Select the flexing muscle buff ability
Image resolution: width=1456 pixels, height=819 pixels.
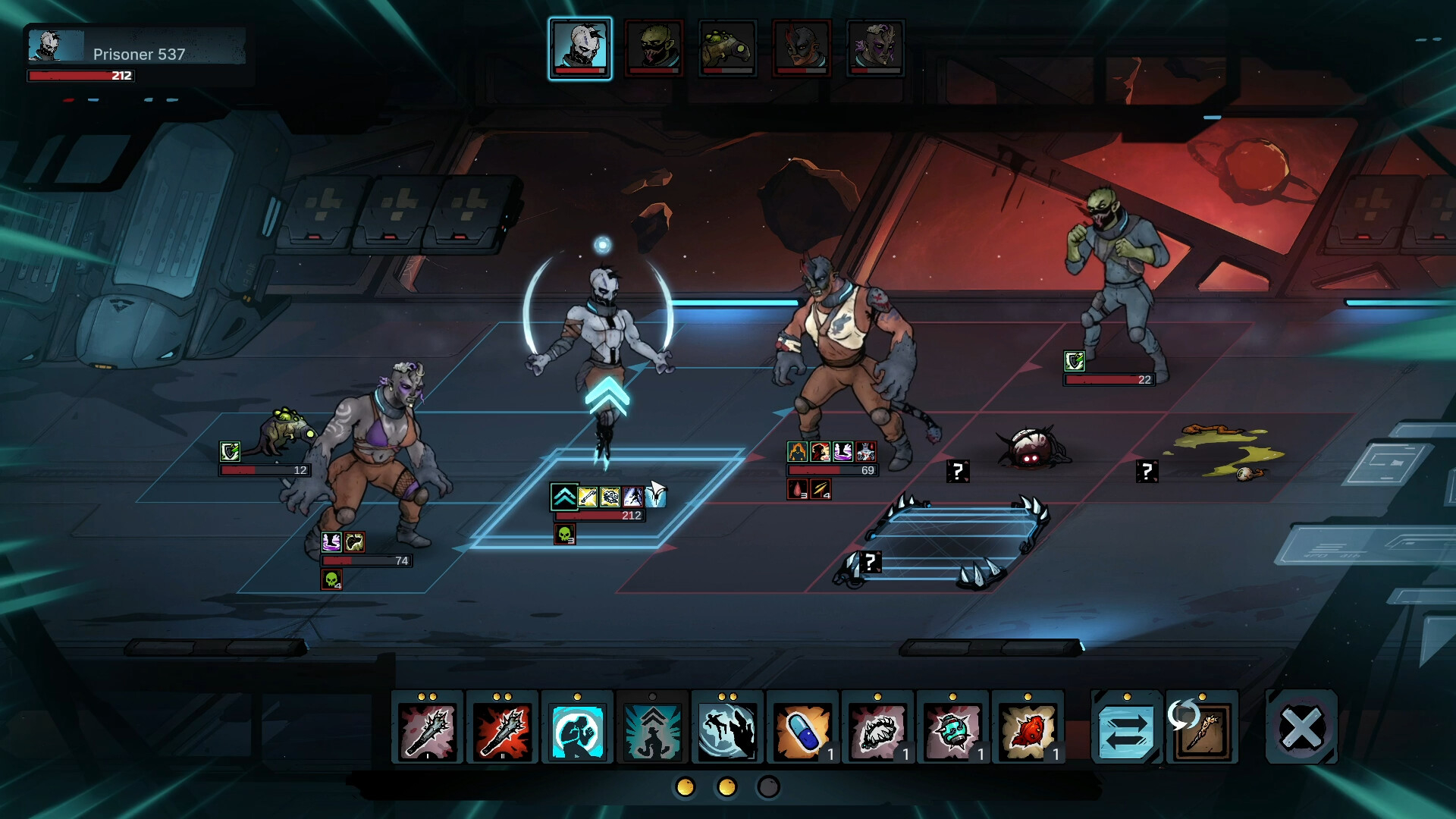[x=577, y=729]
